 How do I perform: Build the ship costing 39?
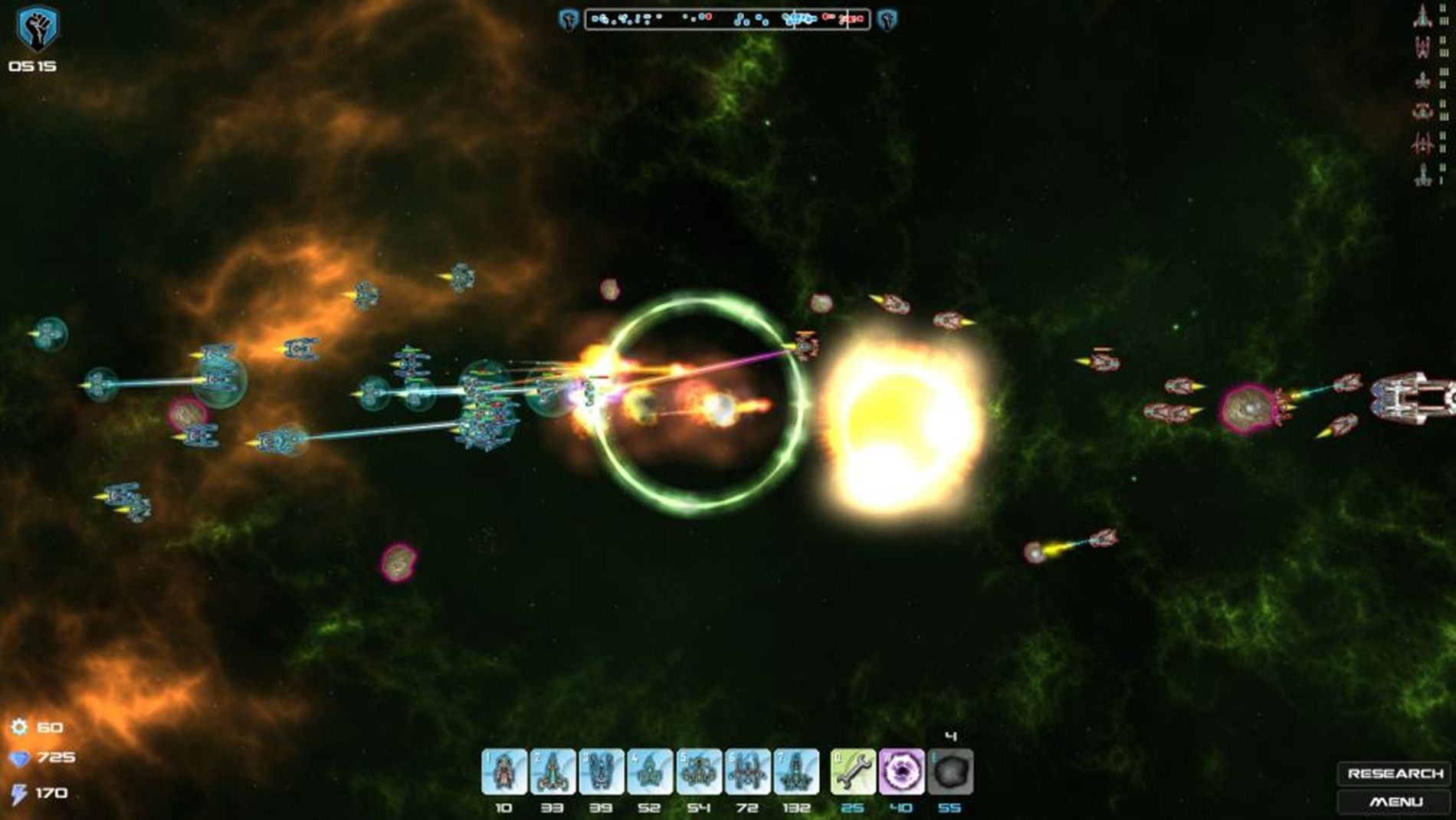[x=602, y=772]
